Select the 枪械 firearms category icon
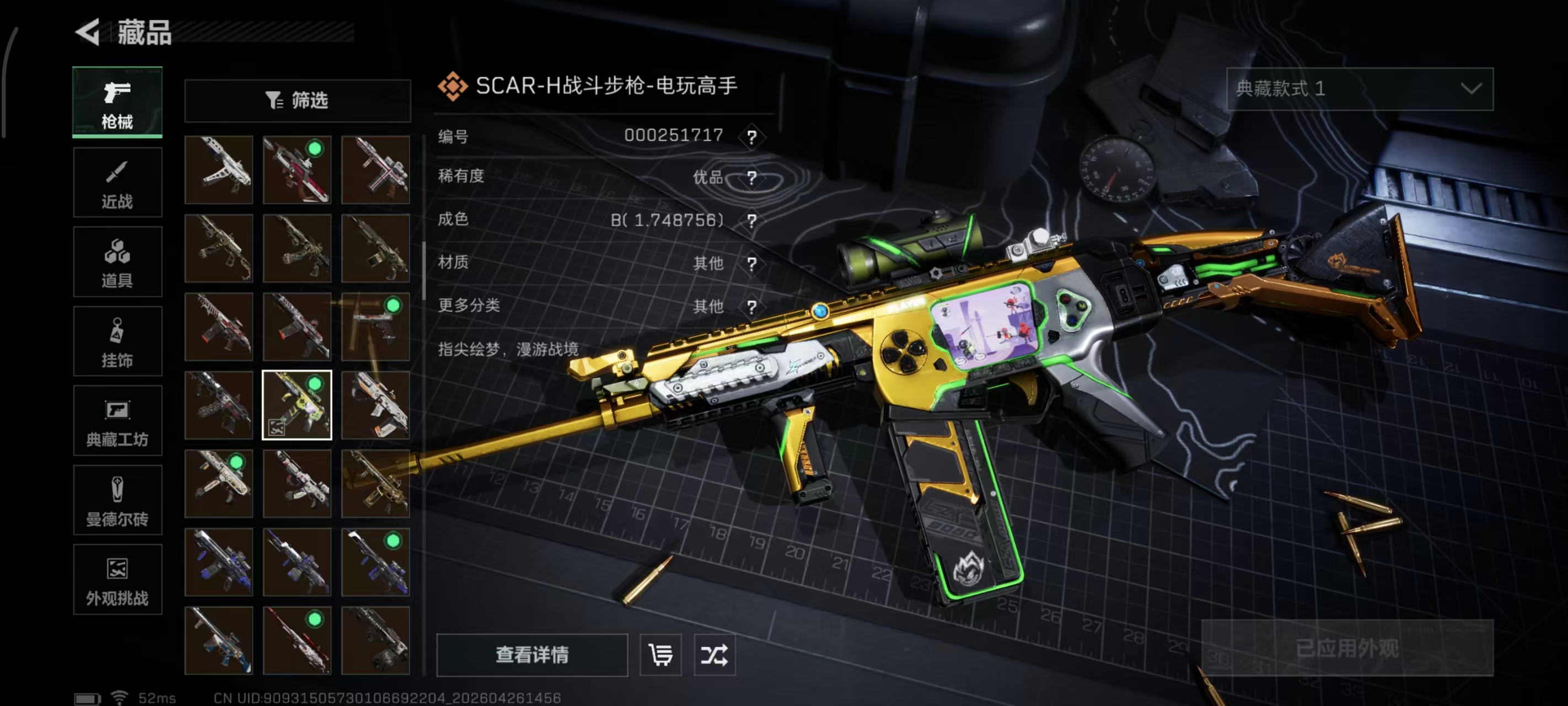This screenshot has width=1568, height=706. (x=117, y=103)
